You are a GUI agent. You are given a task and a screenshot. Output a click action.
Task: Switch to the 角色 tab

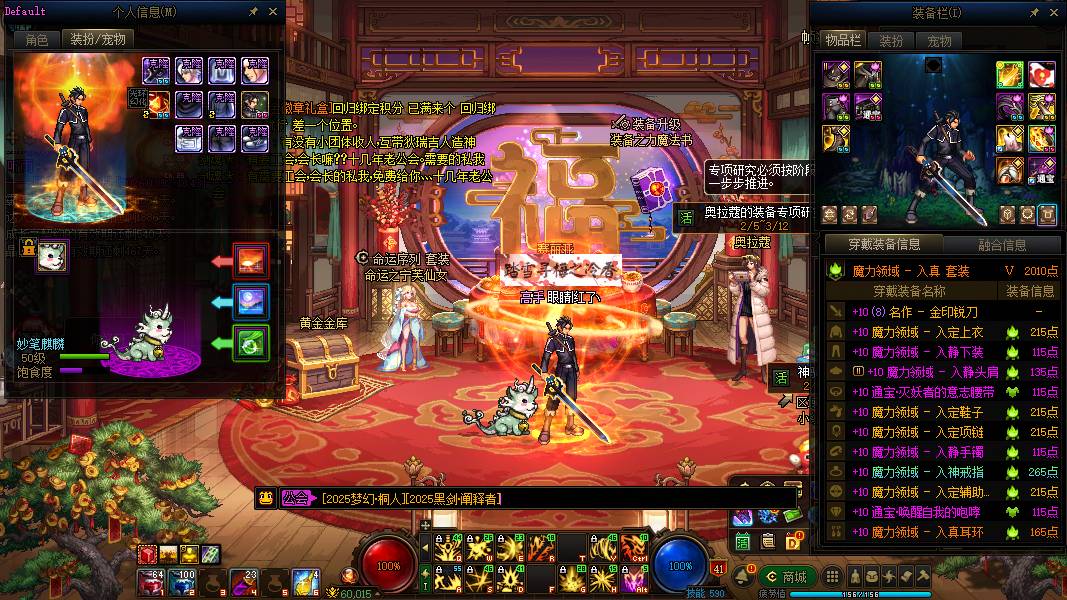37,40
